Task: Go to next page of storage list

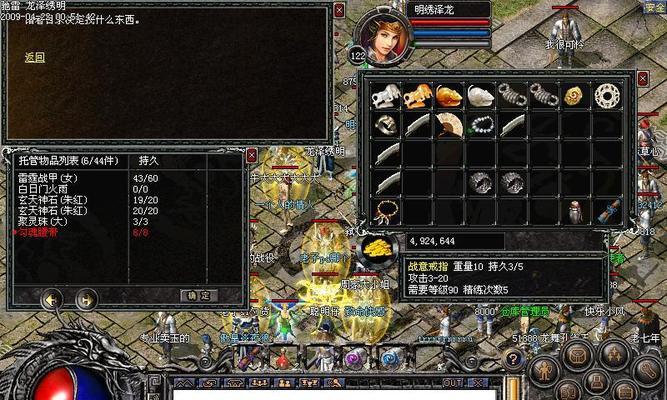Action: [x=85, y=298]
